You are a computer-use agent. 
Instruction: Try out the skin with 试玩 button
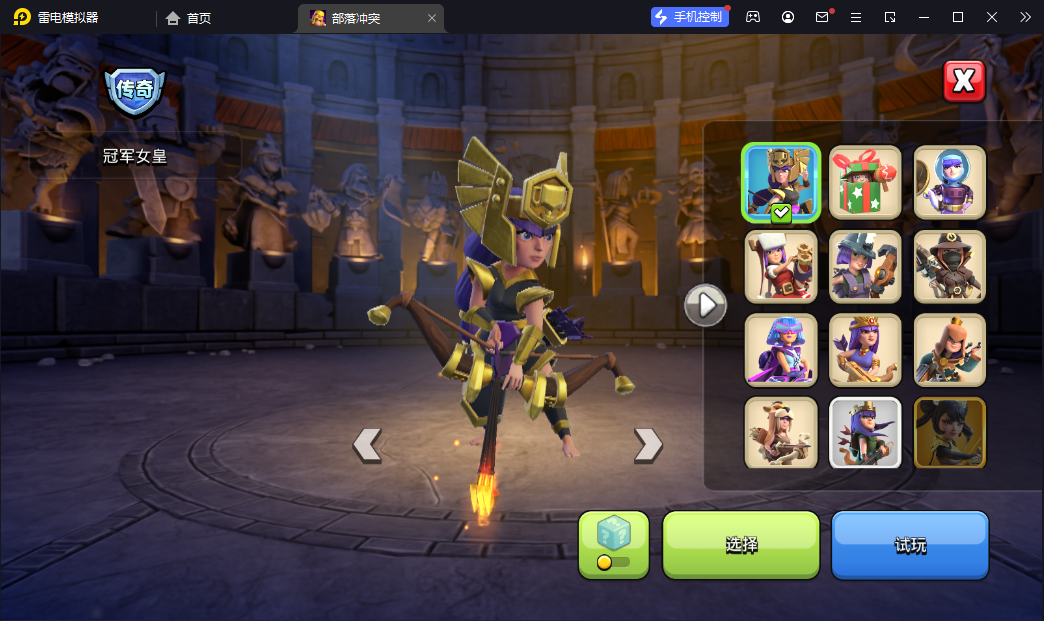[910, 545]
